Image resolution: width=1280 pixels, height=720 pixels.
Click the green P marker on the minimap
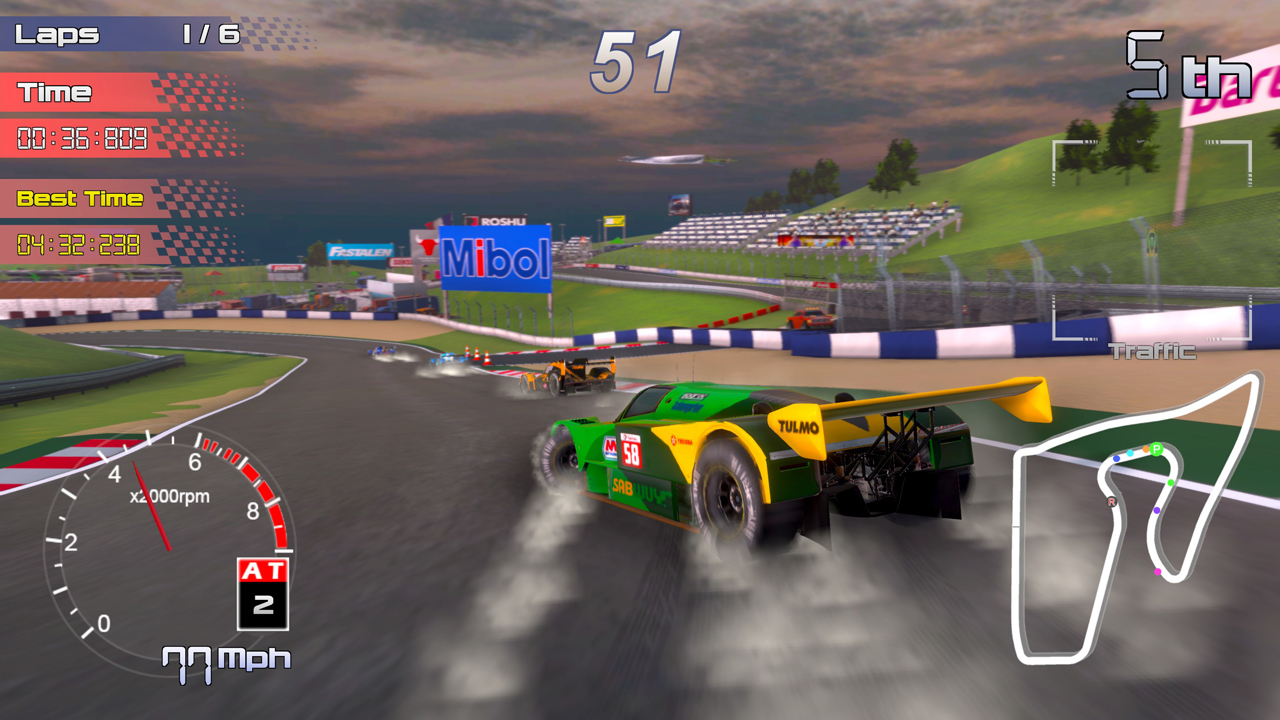point(1157,449)
